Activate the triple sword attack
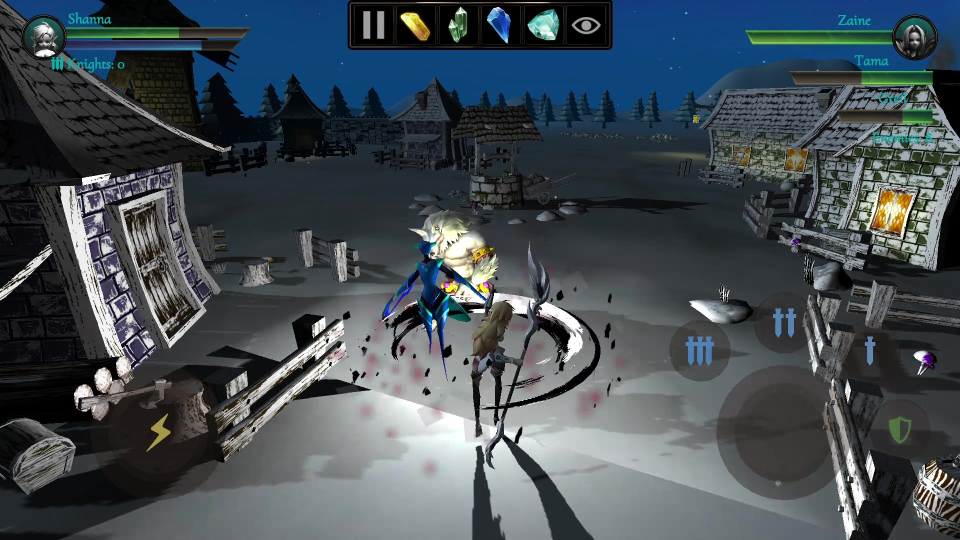 click(700, 350)
